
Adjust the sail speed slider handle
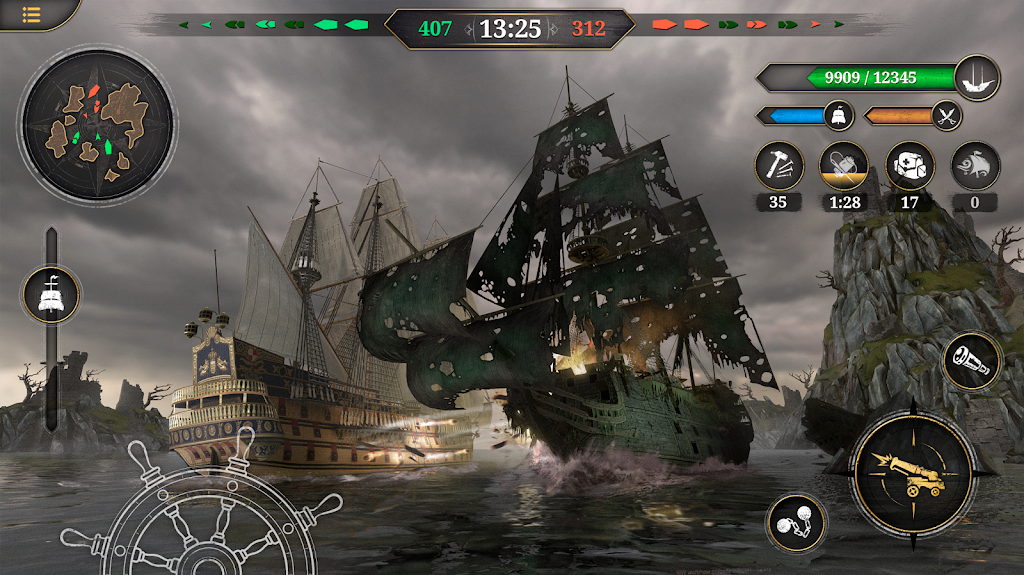tap(51, 294)
